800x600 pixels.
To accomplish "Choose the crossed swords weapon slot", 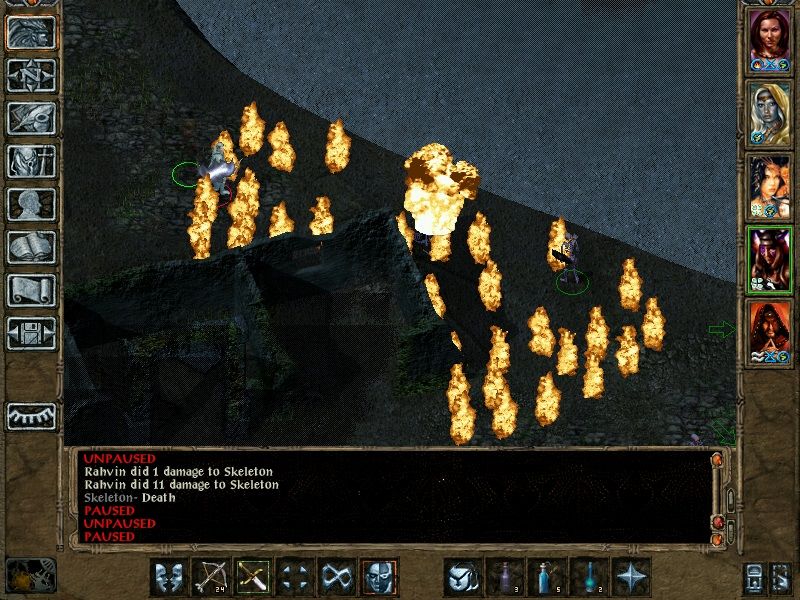I will [x=252, y=577].
